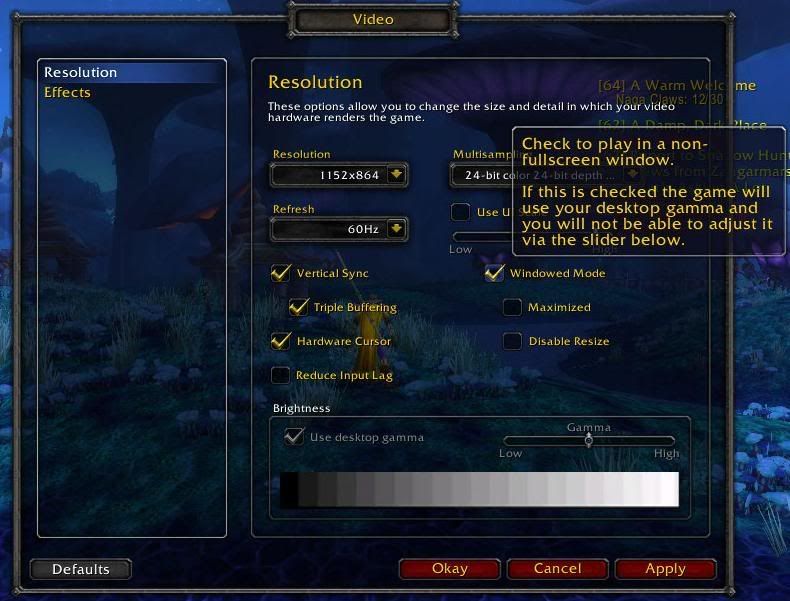Check the Maximized option
Image resolution: width=790 pixels, height=601 pixels.
(x=512, y=307)
